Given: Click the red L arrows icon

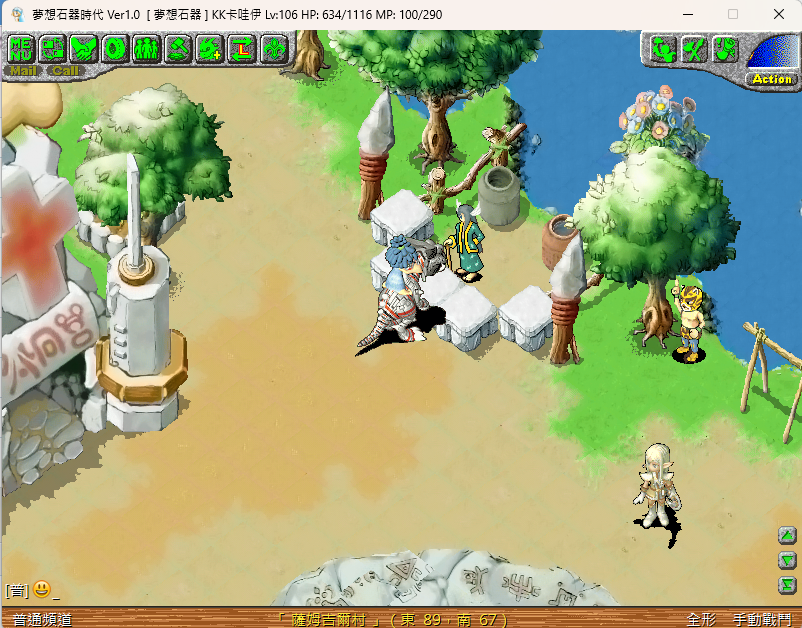Looking at the screenshot, I should click(x=240, y=48).
